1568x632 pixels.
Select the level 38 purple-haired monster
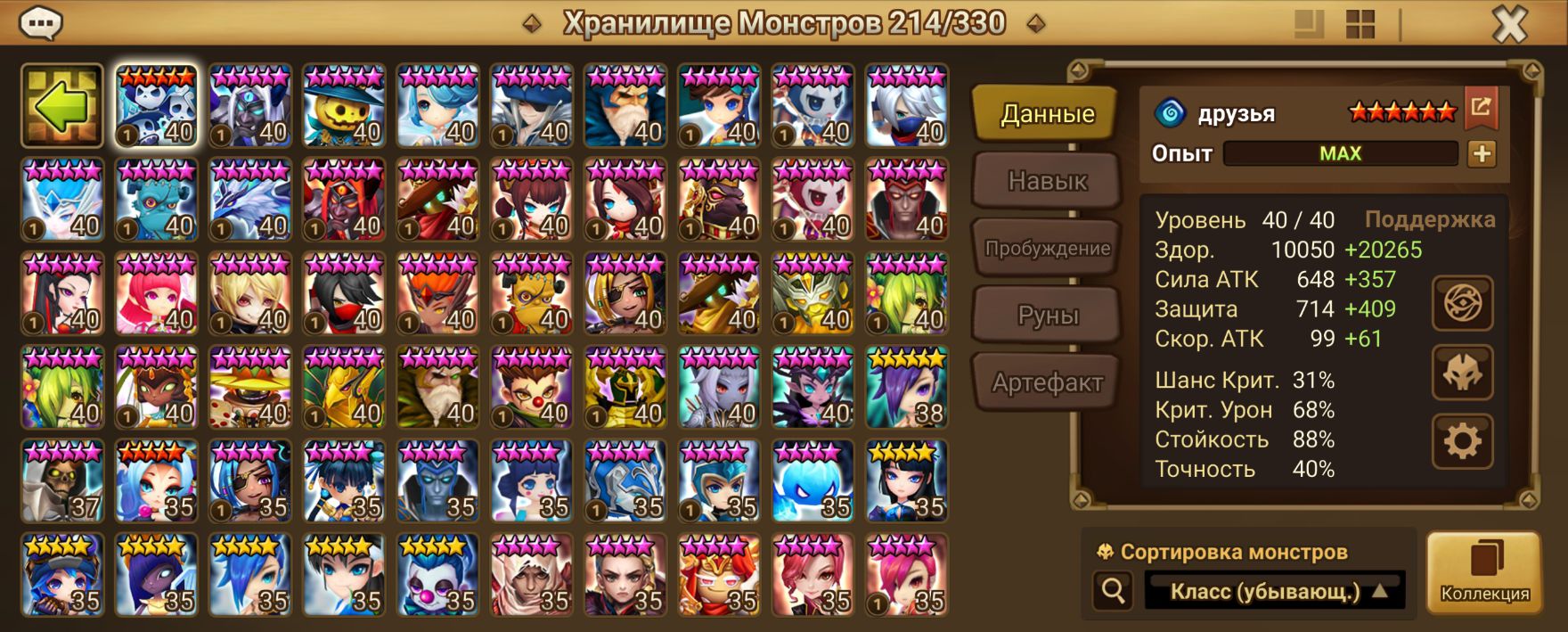point(907,388)
